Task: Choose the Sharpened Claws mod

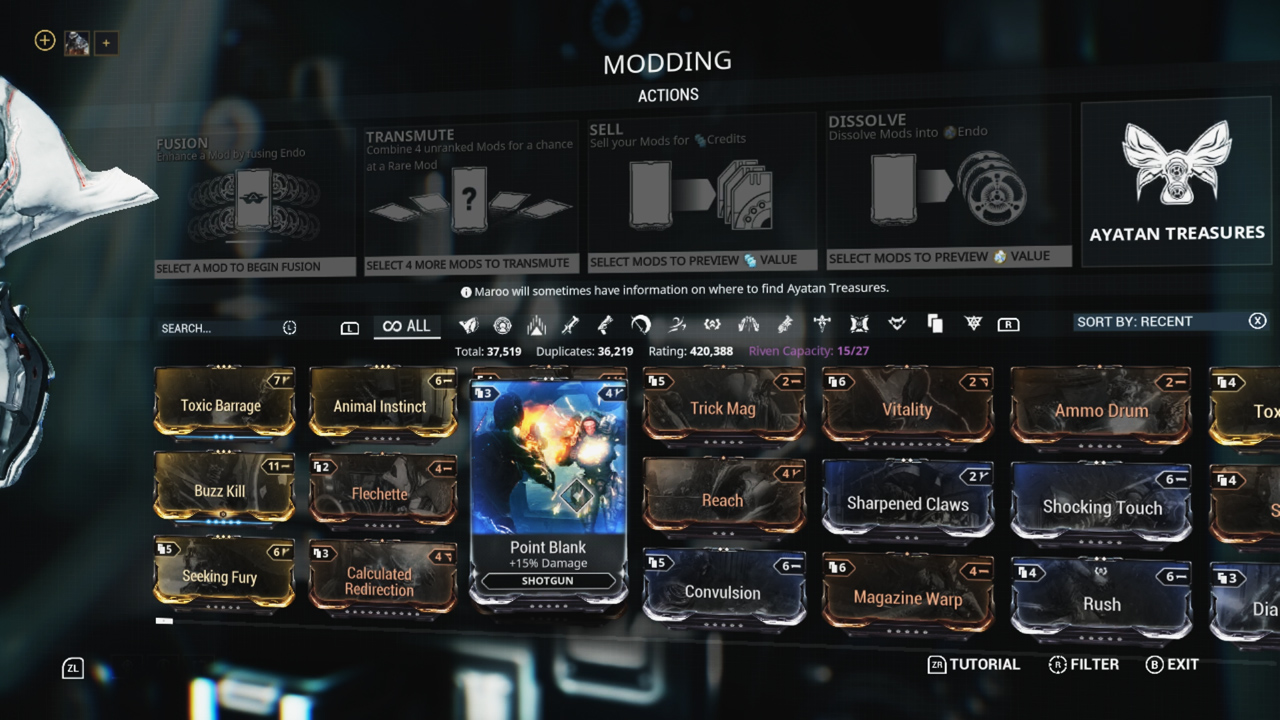Action: (x=907, y=501)
